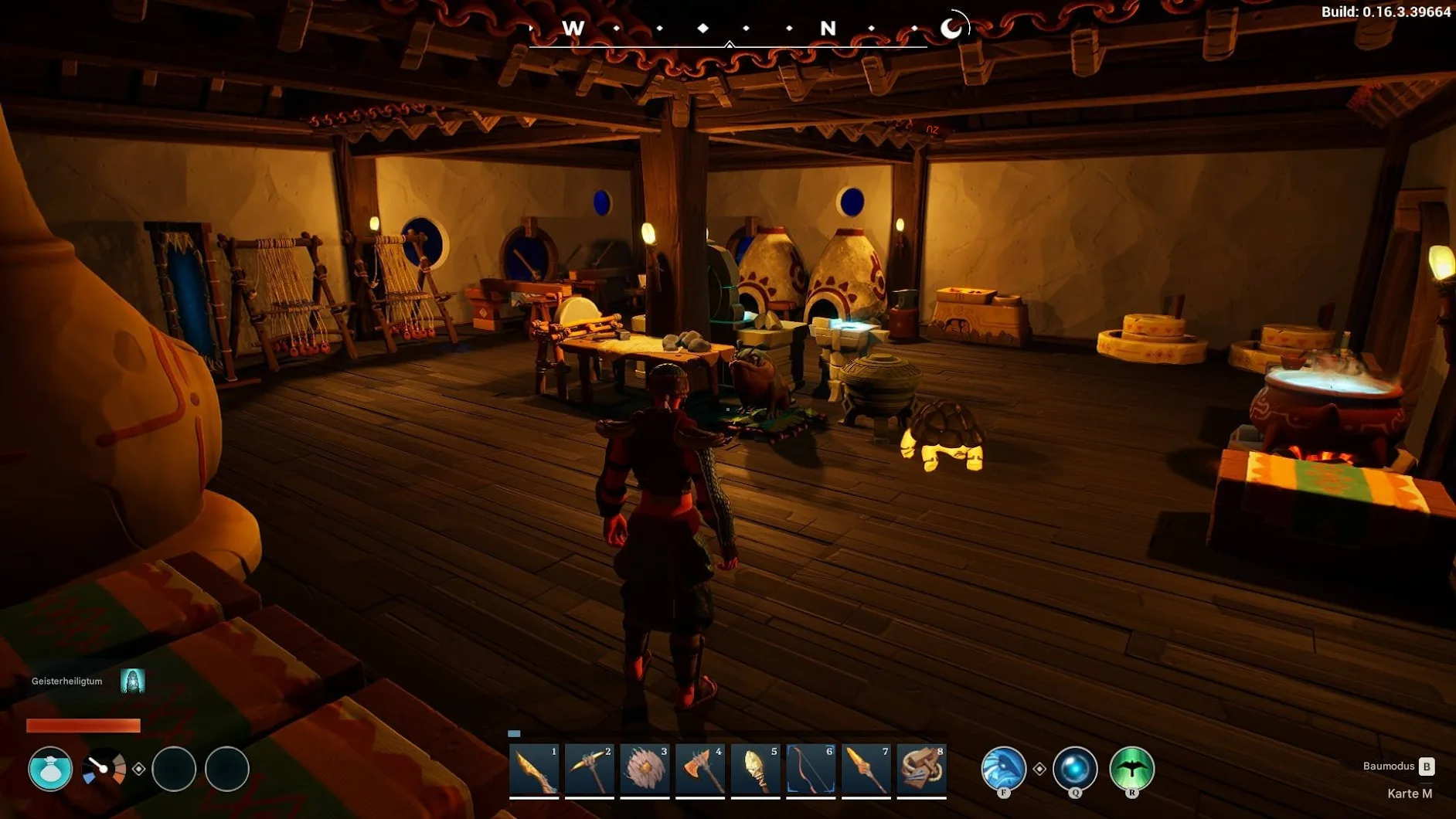Equip the bow in hotbar slot 6
The image size is (1456, 819).
click(811, 770)
